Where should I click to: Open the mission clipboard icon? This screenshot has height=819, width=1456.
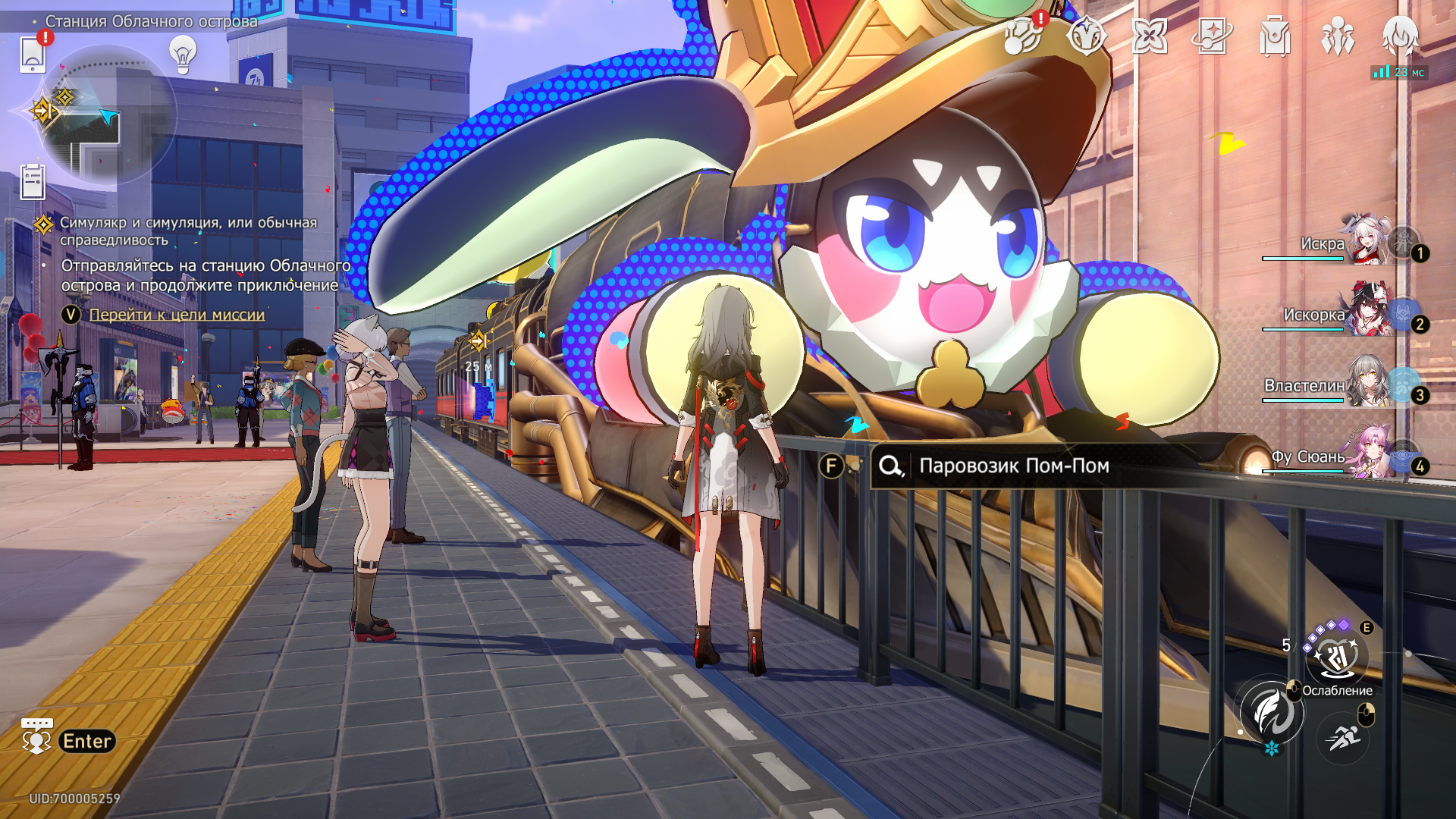[33, 182]
